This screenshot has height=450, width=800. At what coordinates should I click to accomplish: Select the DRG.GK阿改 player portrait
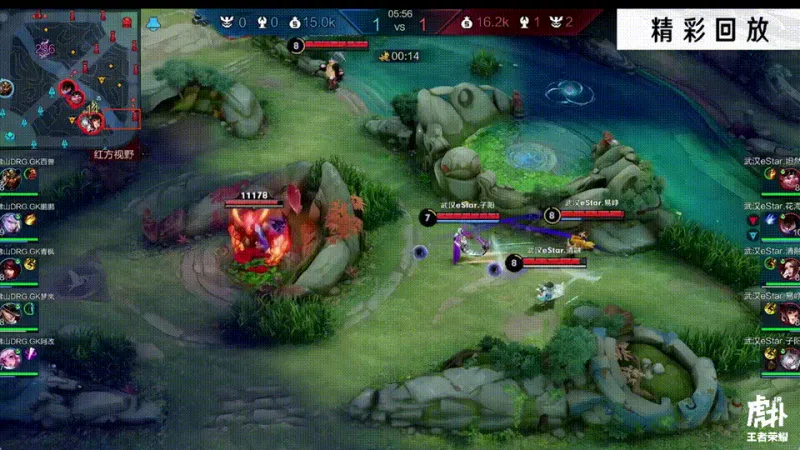[x=11, y=358]
